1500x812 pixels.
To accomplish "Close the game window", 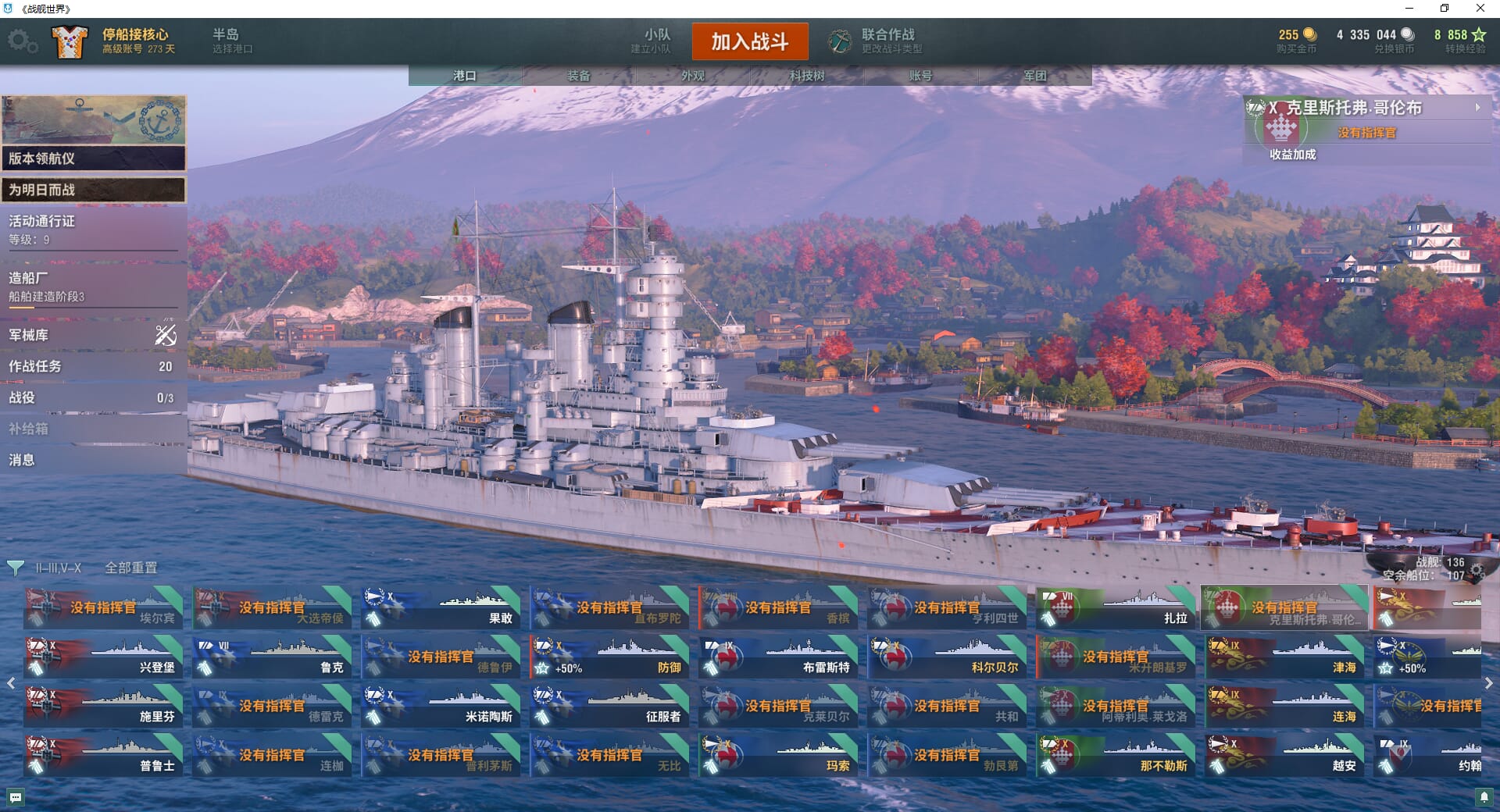I will coord(1480,8).
